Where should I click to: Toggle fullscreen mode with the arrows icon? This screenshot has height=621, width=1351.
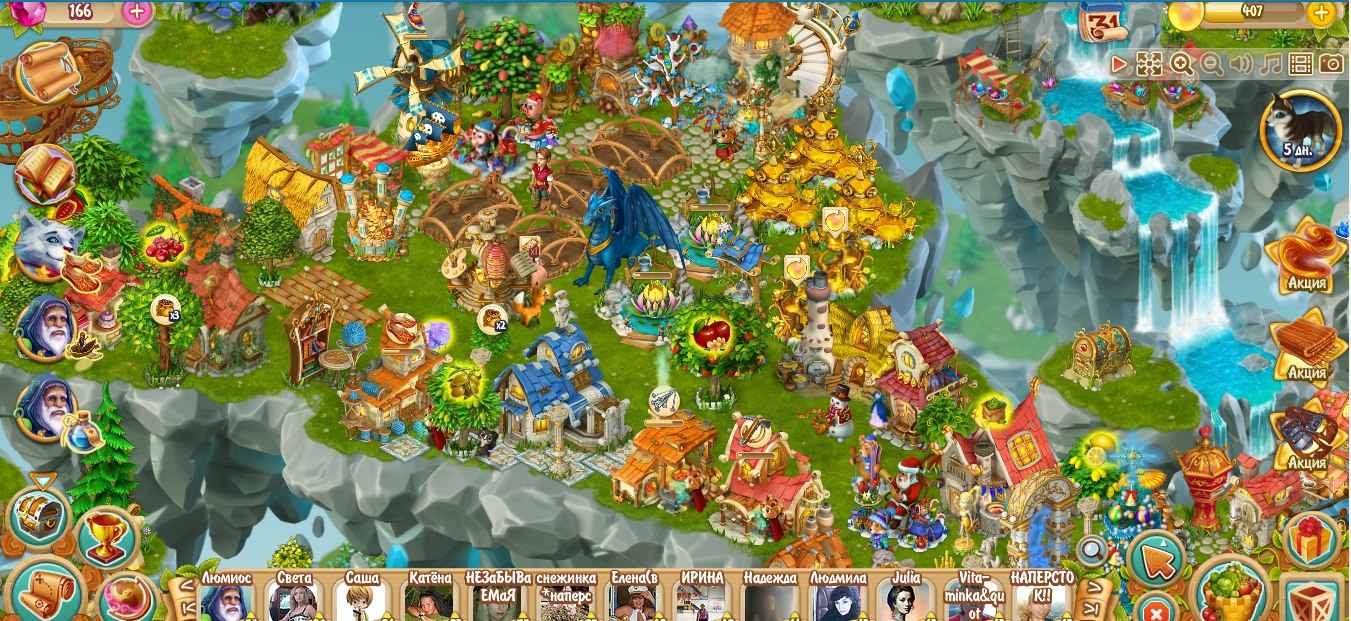point(1150,65)
